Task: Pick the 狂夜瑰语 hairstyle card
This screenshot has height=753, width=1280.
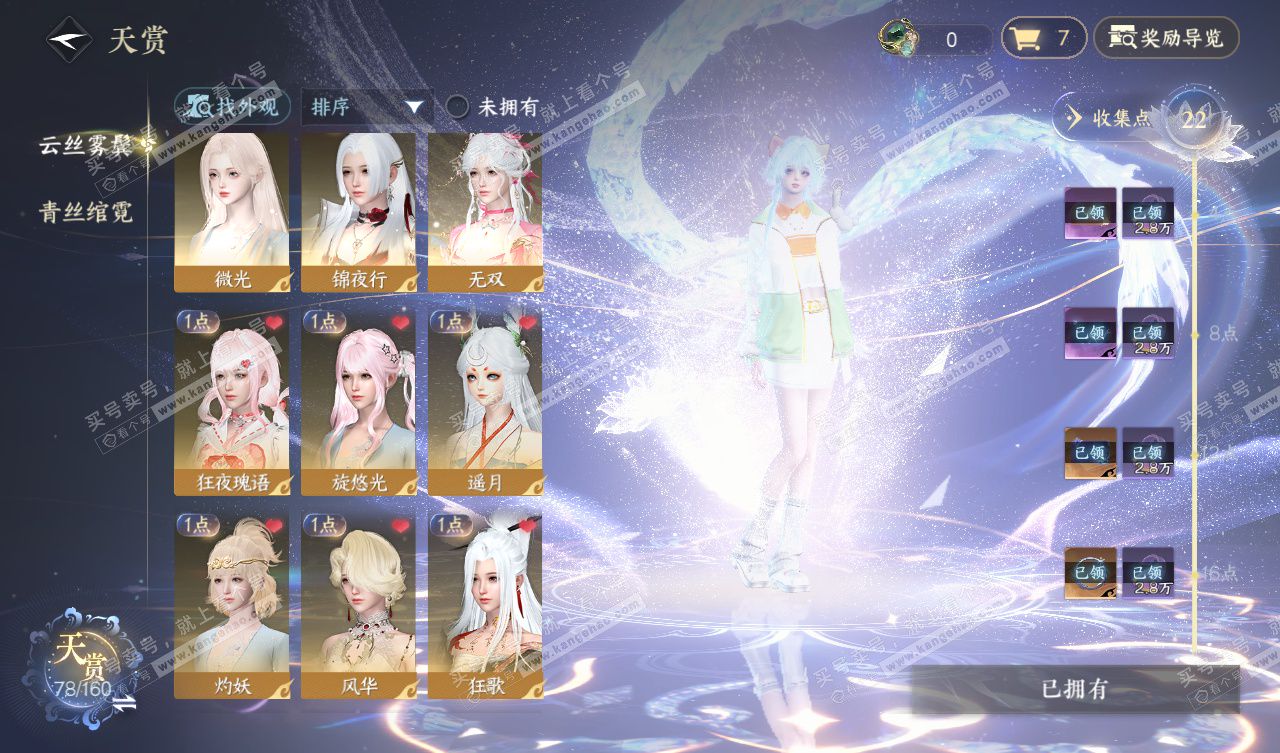Action: click(x=232, y=402)
